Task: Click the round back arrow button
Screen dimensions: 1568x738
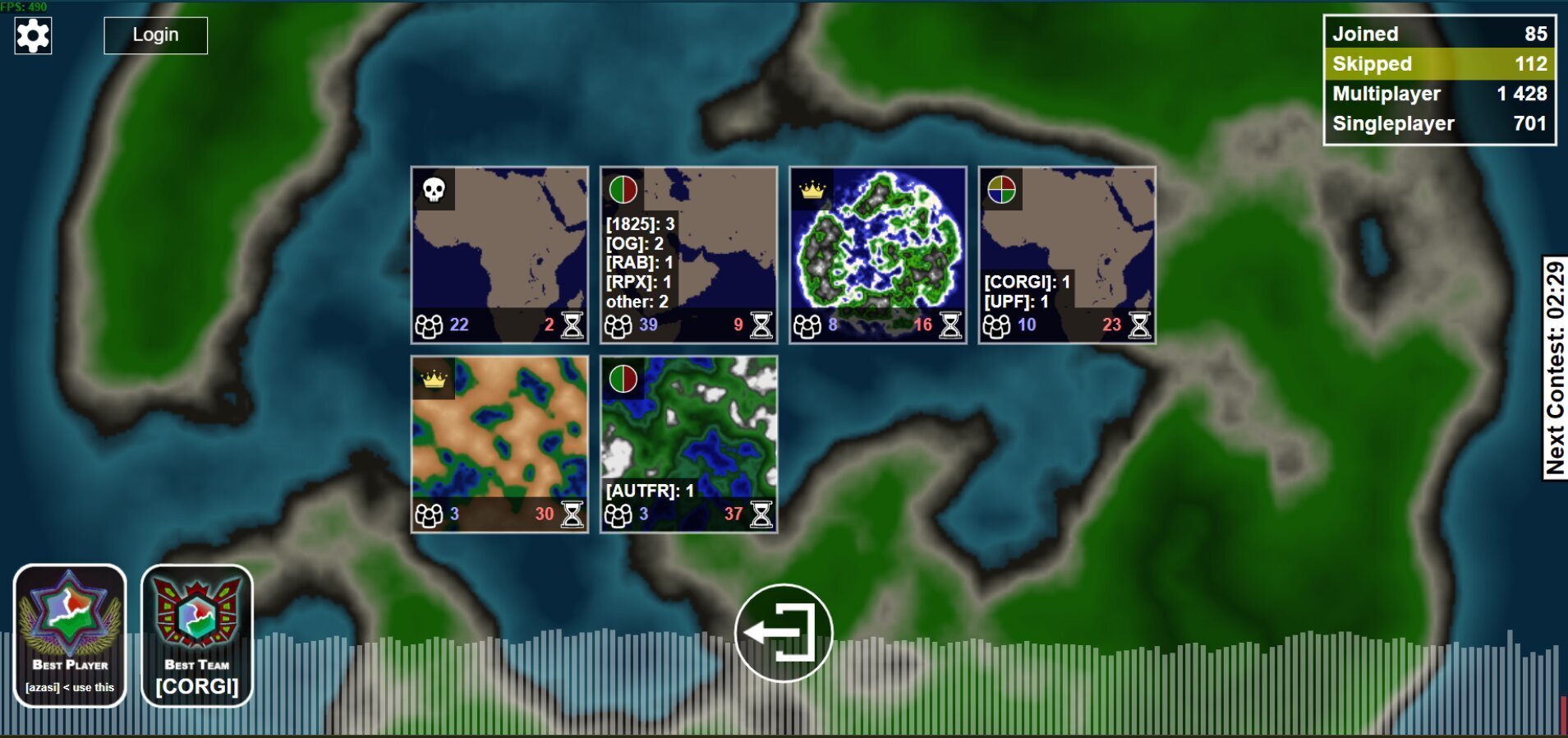Action: tap(784, 633)
